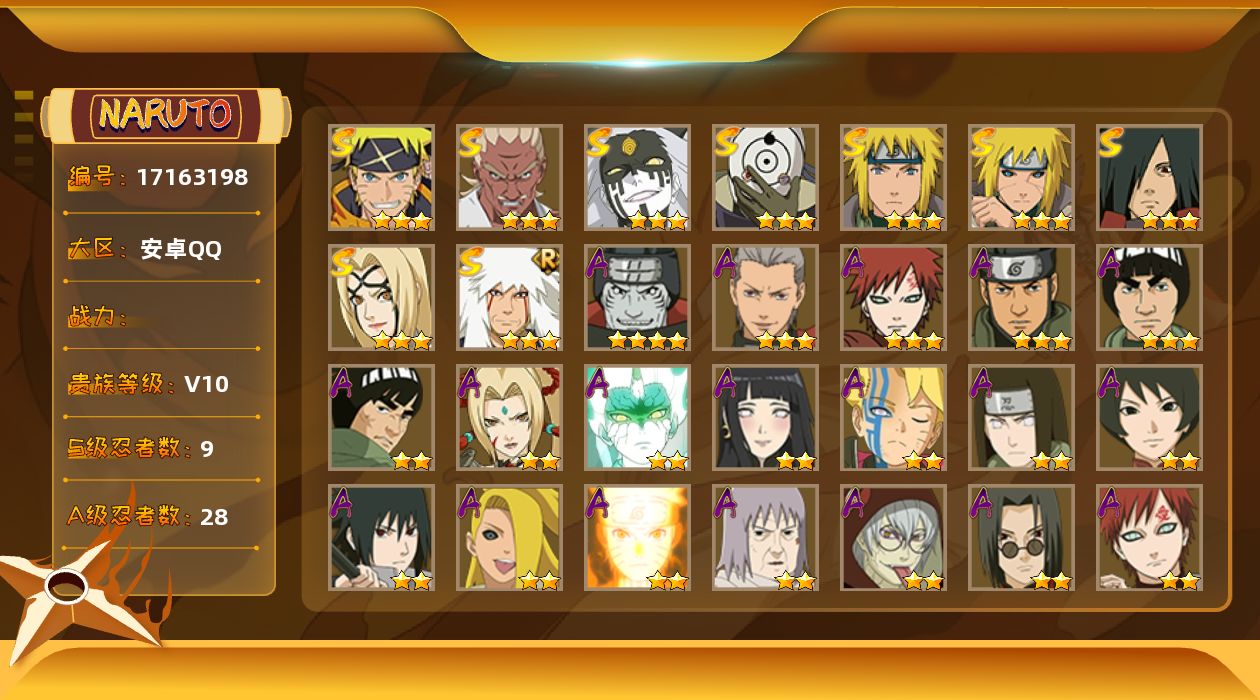
Task: Choose Boruto with blue face markings
Action: tap(893, 418)
